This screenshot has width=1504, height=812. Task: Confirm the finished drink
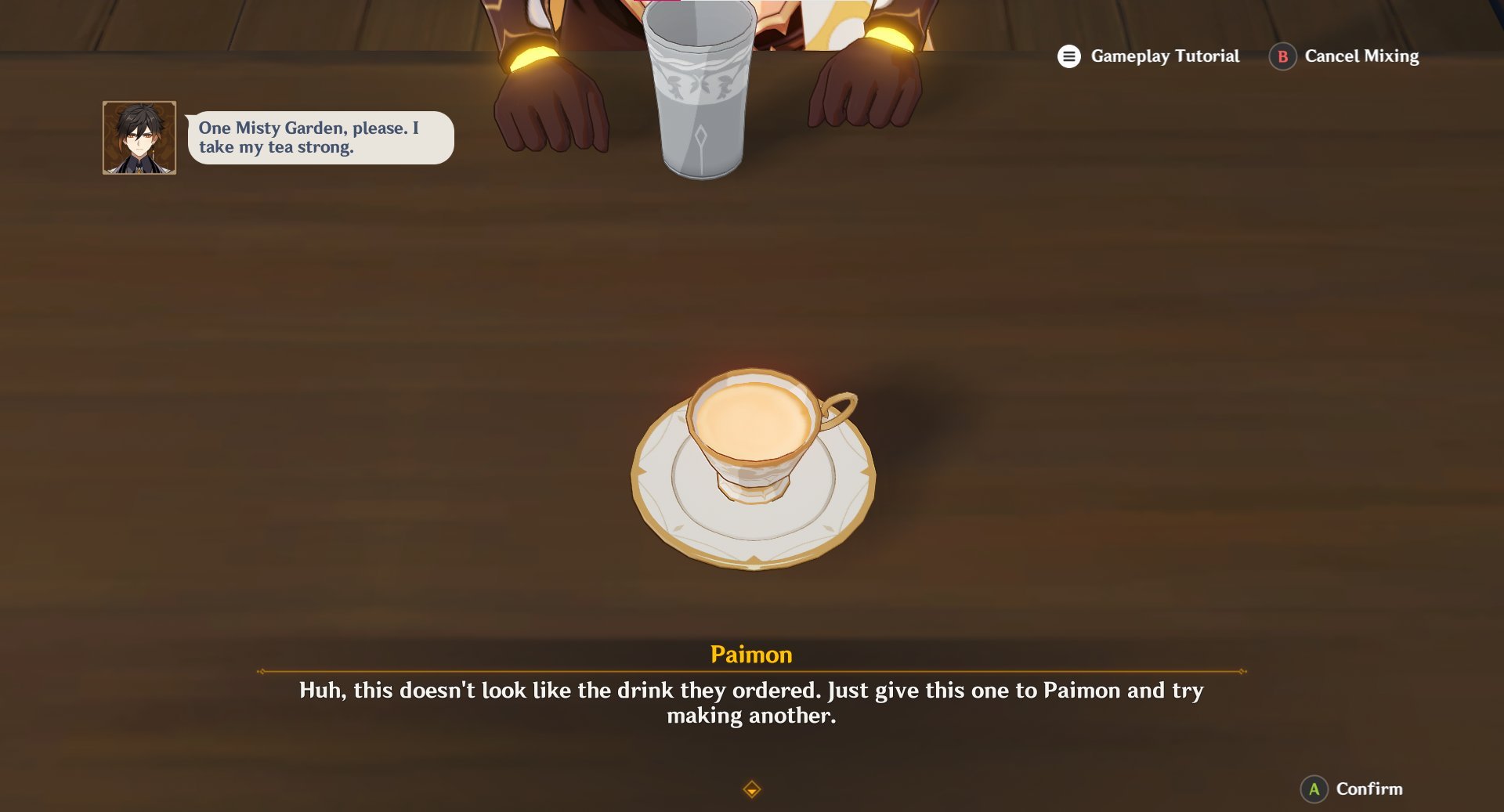click(x=1352, y=789)
